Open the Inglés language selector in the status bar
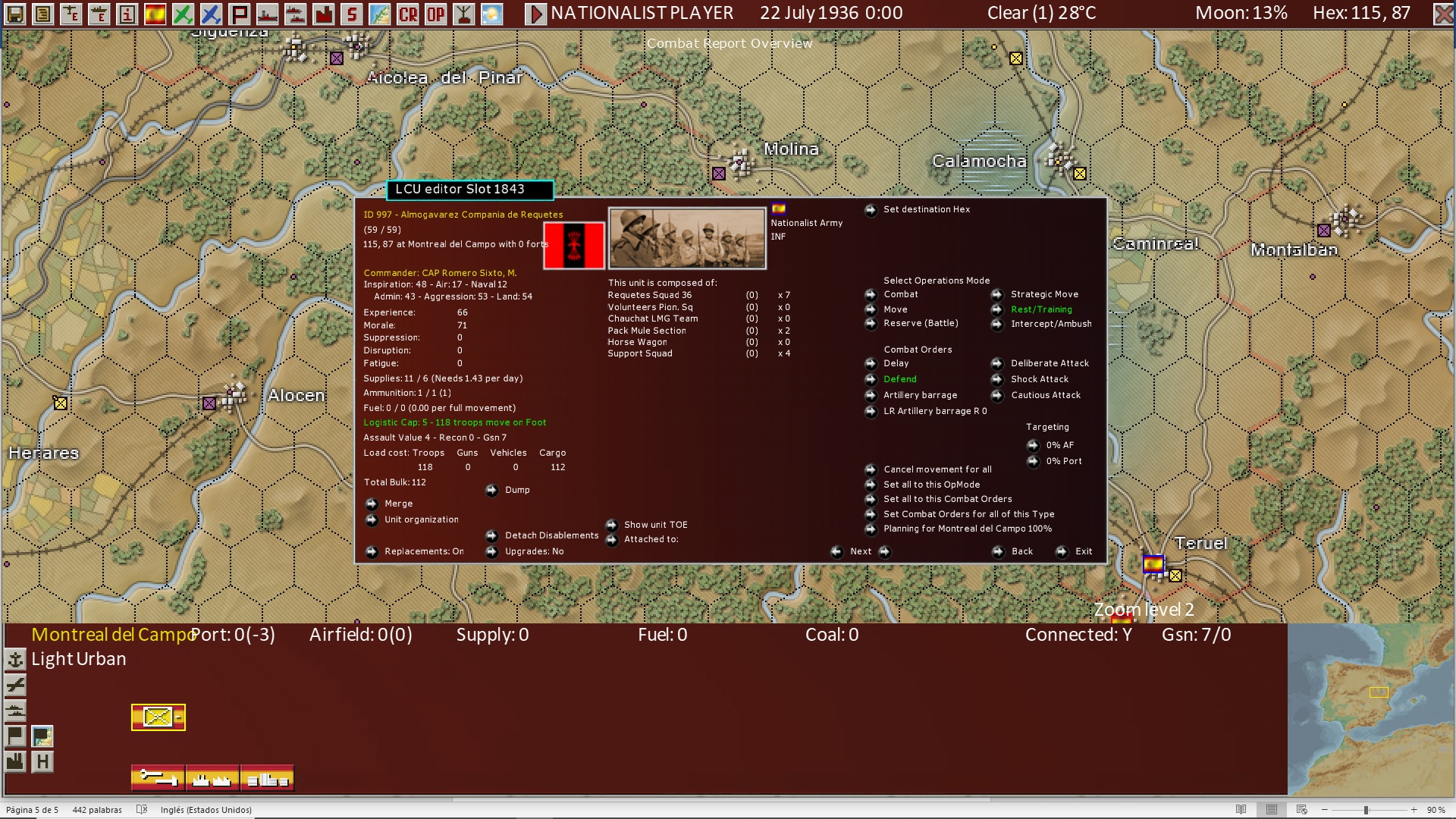This screenshot has height=819, width=1456. pyautogui.click(x=206, y=810)
